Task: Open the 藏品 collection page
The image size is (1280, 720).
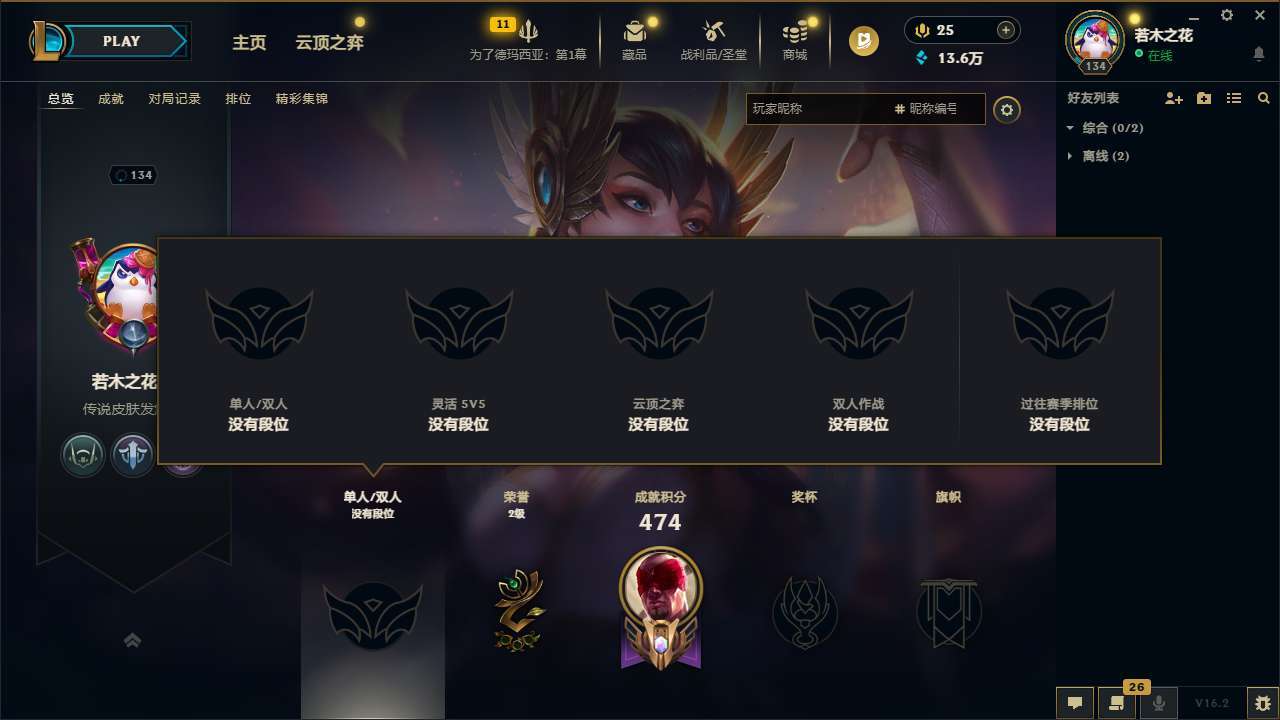Action: tap(634, 40)
